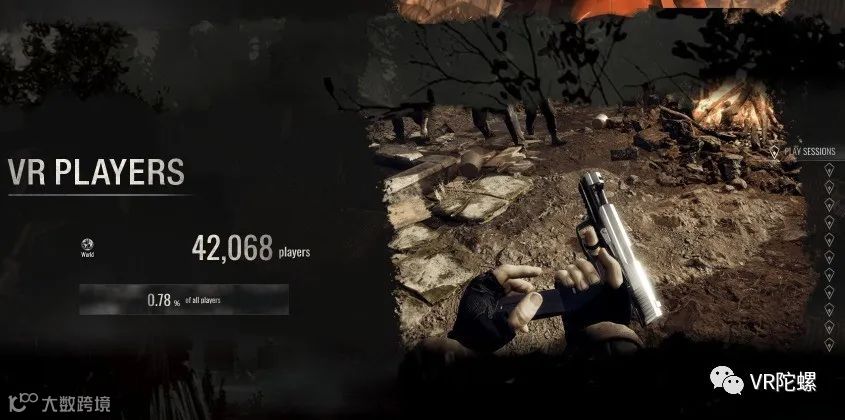This screenshot has height=420, width=845.
Task: Open the Play Sessions stats section
Action: point(810,152)
